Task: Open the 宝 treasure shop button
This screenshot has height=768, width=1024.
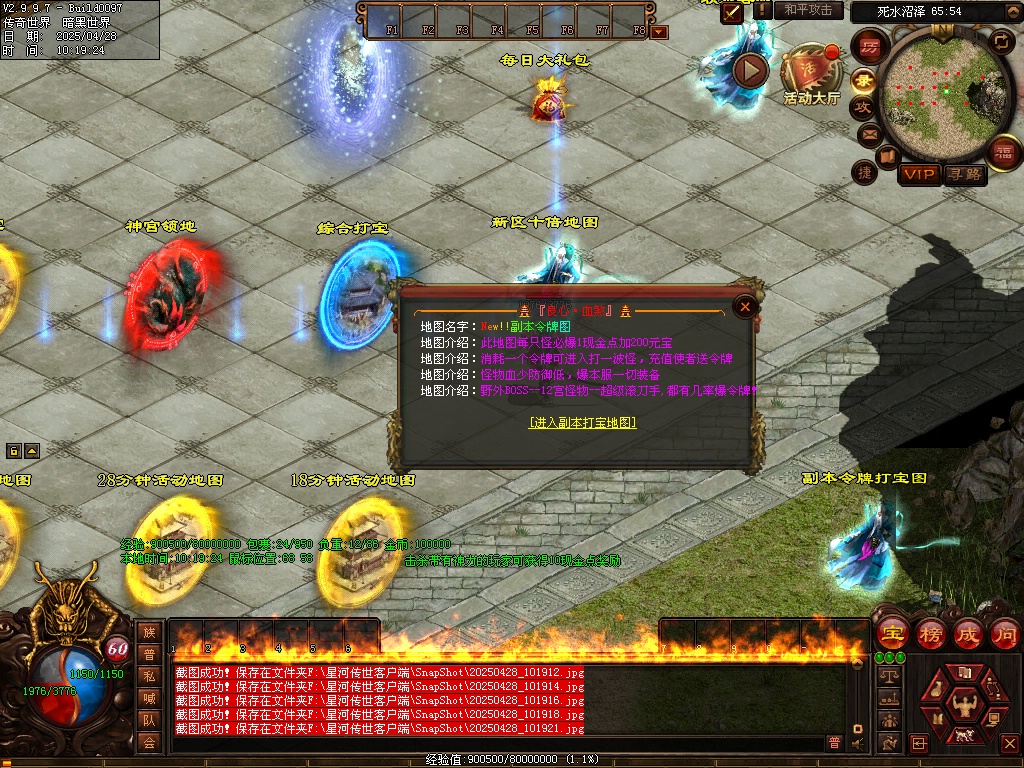Action: tap(891, 633)
